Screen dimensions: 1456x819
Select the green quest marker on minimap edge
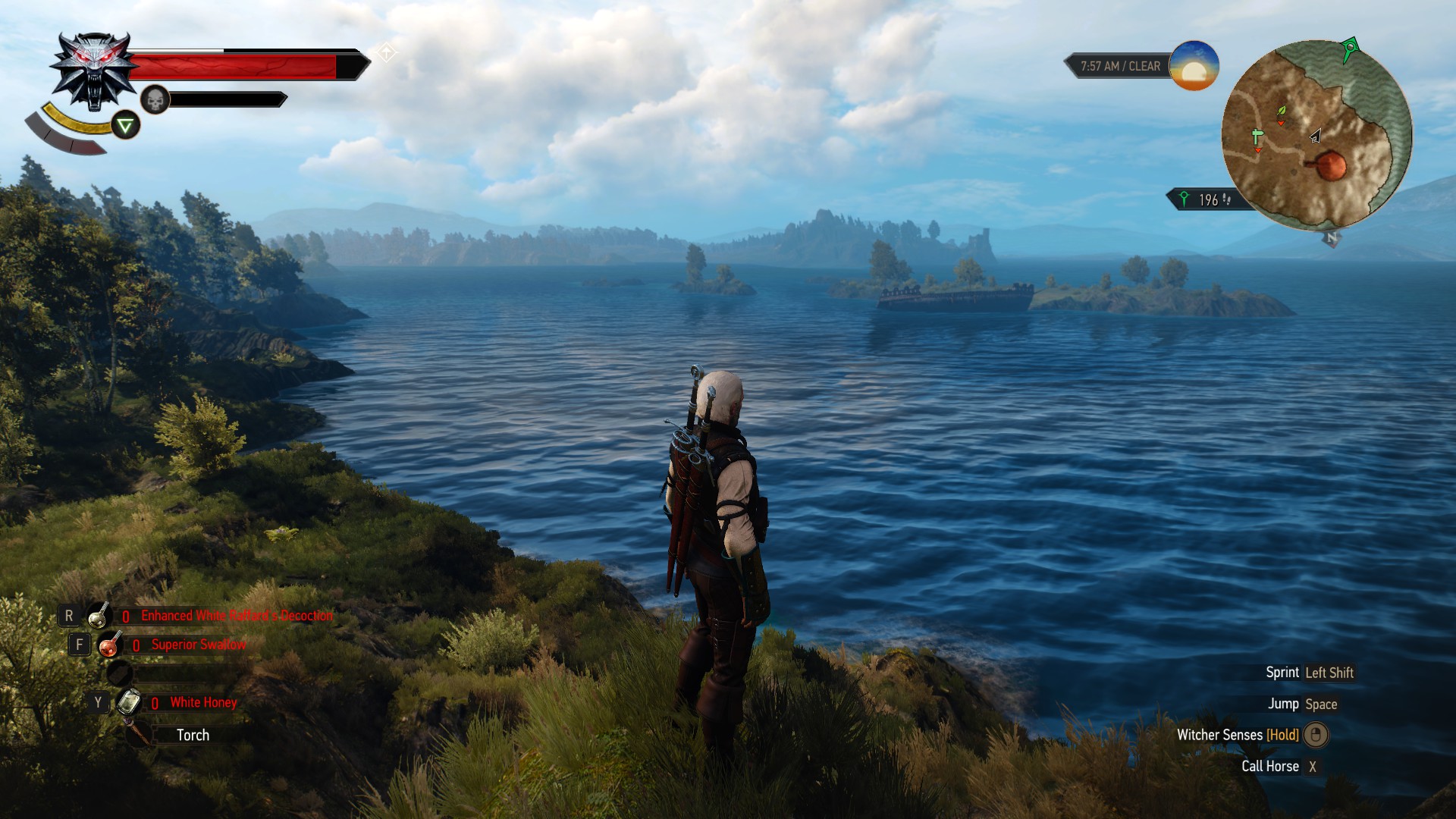[1349, 49]
